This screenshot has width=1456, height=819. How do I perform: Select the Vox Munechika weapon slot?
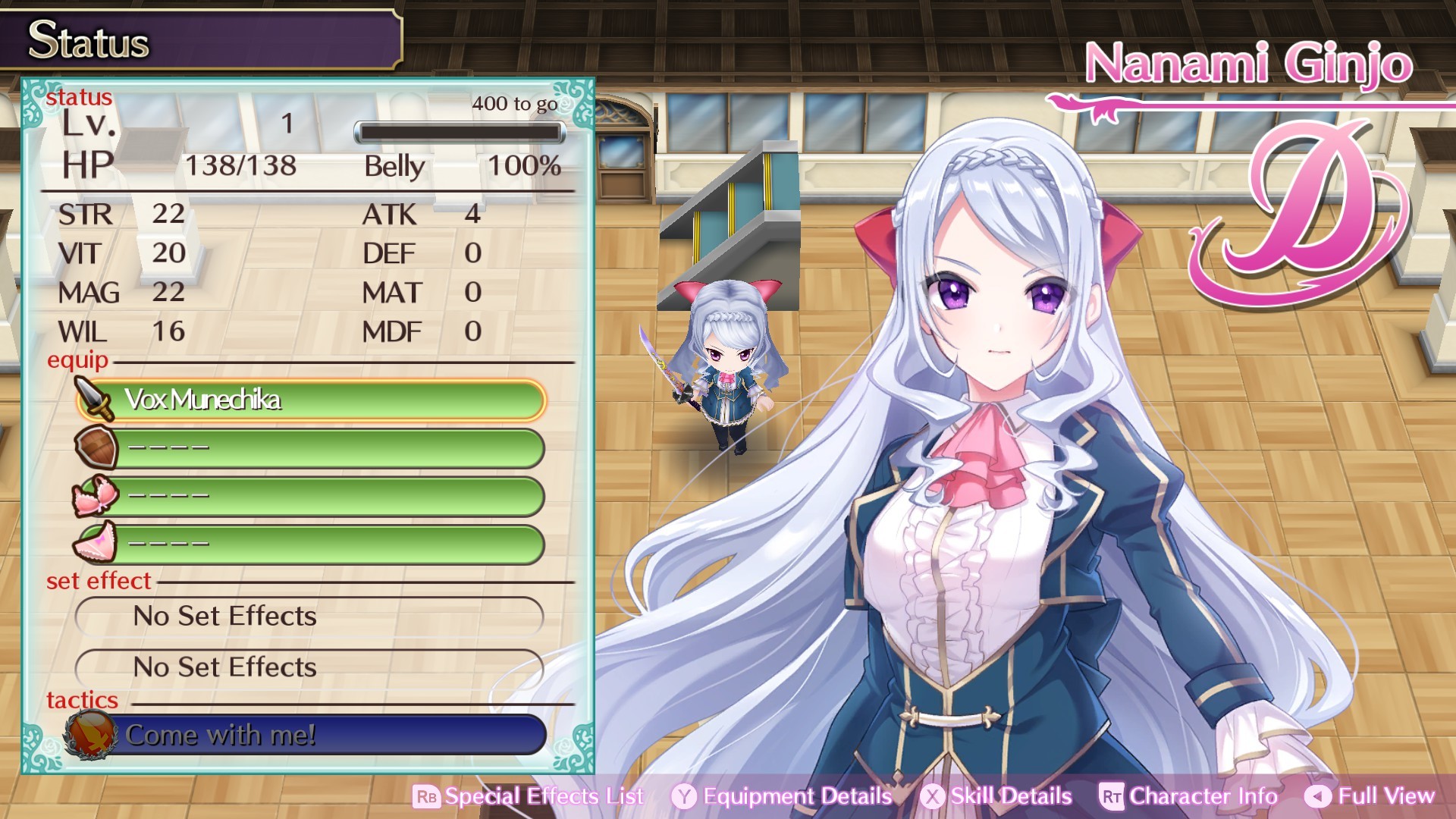(311, 400)
